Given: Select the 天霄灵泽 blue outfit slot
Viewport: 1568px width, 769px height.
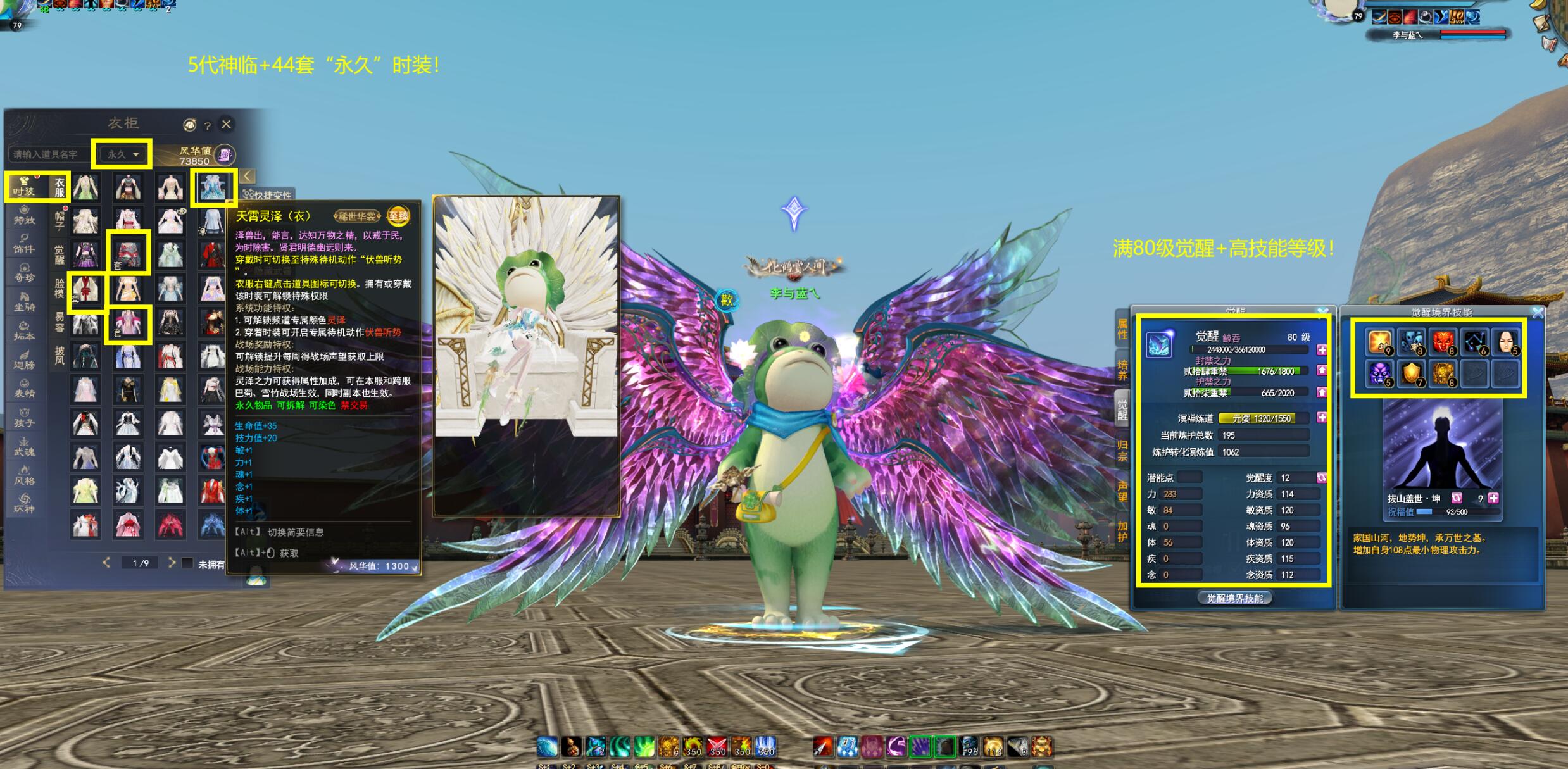Looking at the screenshot, I should [x=213, y=187].
